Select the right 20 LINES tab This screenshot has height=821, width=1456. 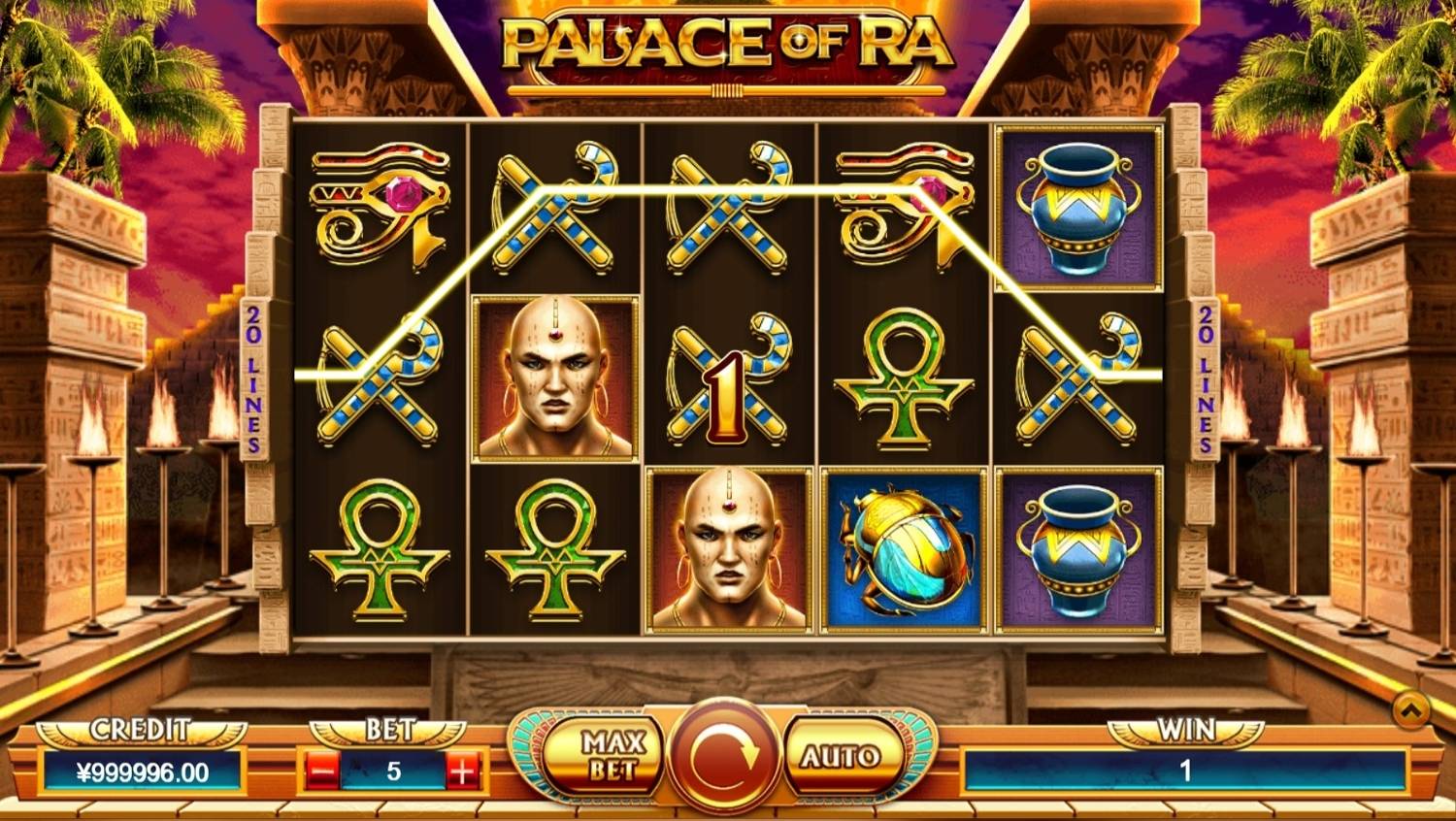pos(1204,374)
